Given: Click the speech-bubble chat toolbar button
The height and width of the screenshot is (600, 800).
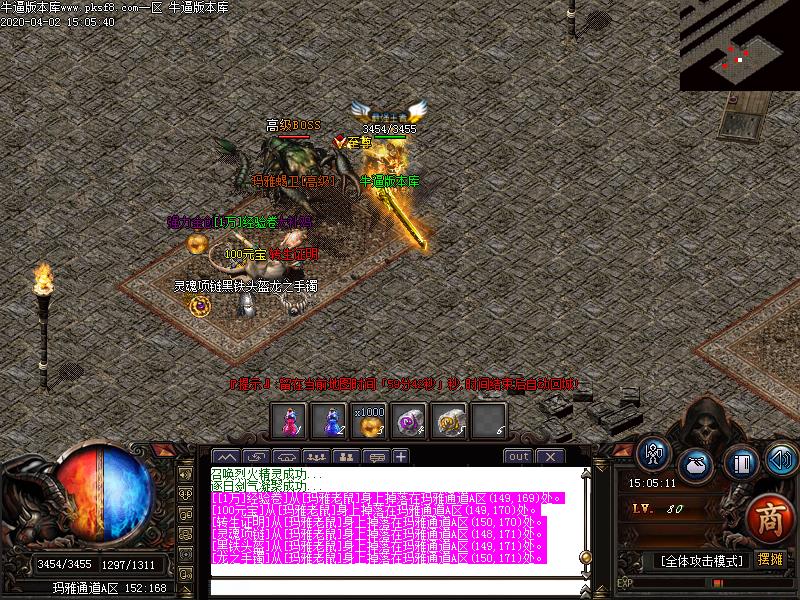Looking at the screenshot, I should pyautogui.click(x=376, y=457).
